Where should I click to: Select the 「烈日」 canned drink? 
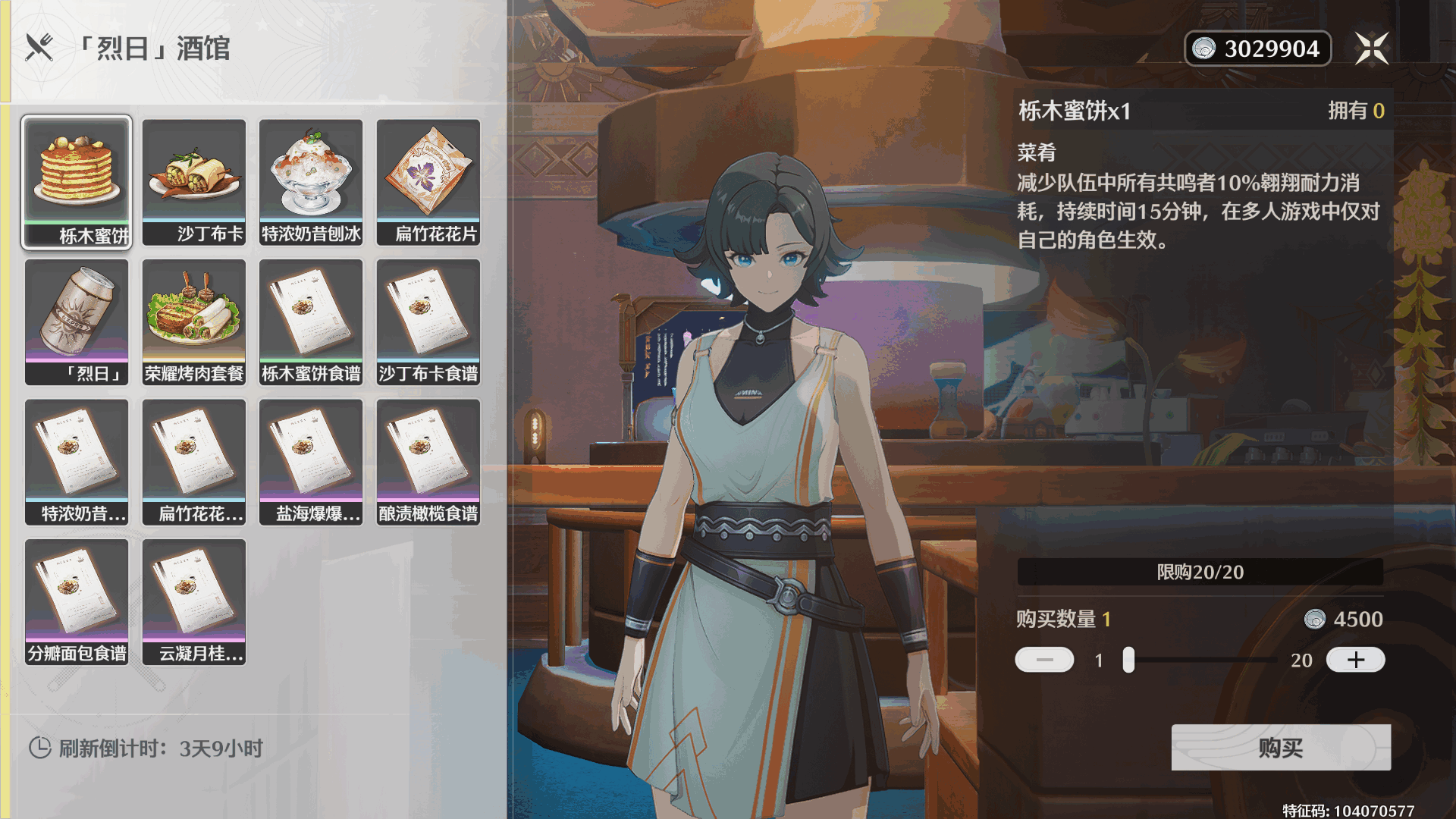[x=77, y=322]
